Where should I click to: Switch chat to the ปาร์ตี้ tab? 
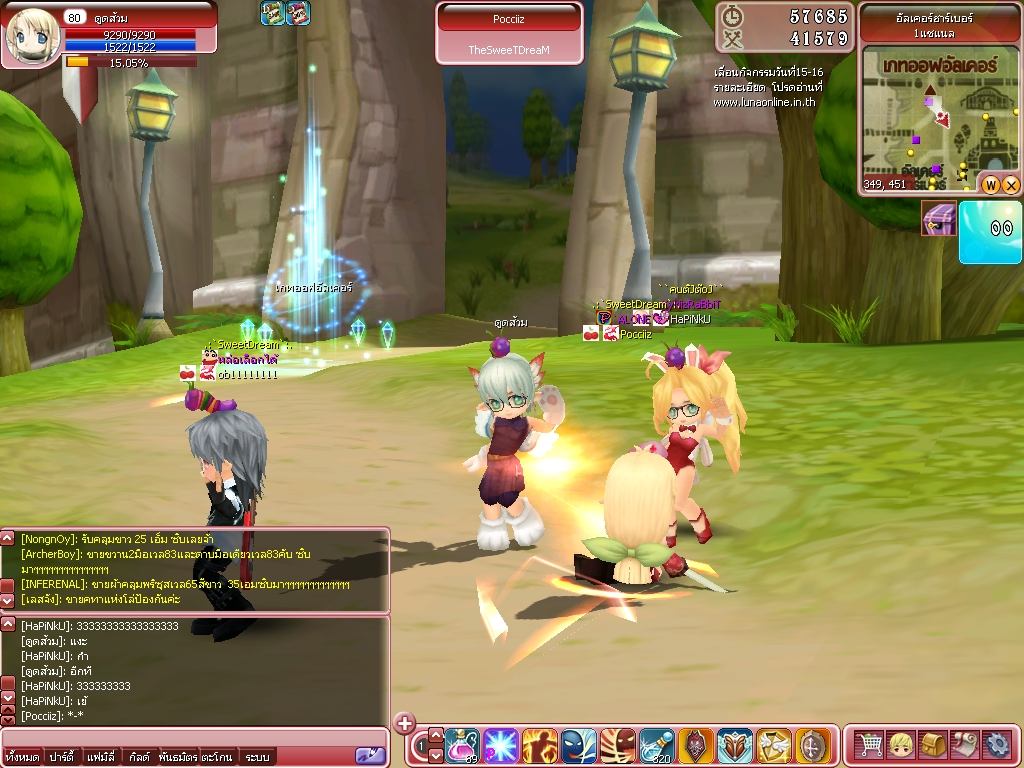click(60, 757)
